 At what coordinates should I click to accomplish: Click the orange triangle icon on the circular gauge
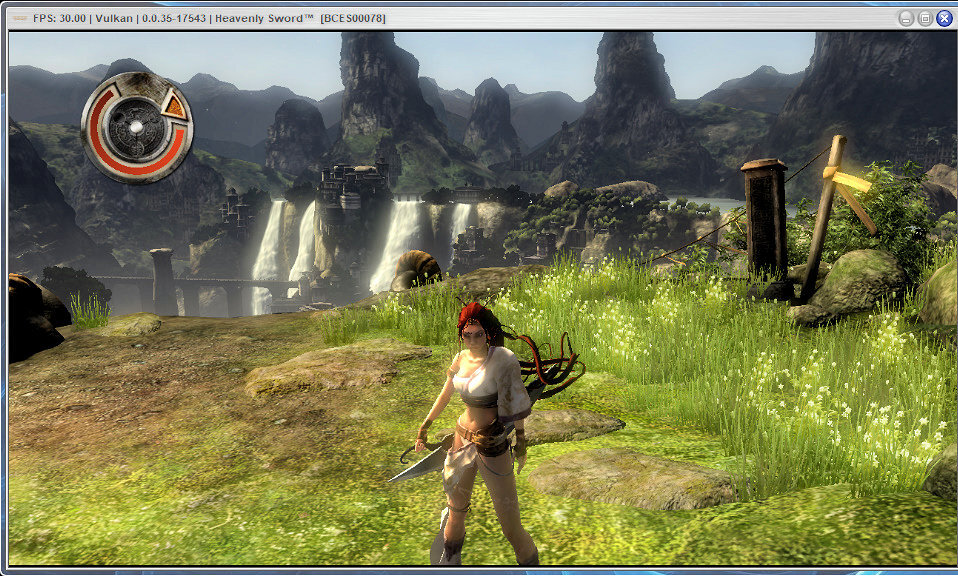click(x=177, y=105)
